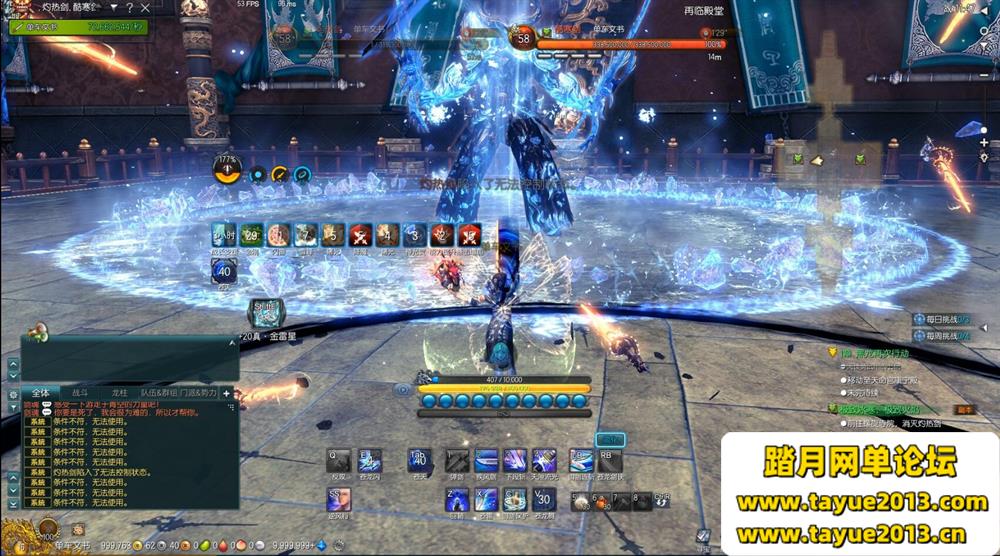Select the 龙柱 chat tab
The height and width of the screenshot is (556, 1000).
119,393
